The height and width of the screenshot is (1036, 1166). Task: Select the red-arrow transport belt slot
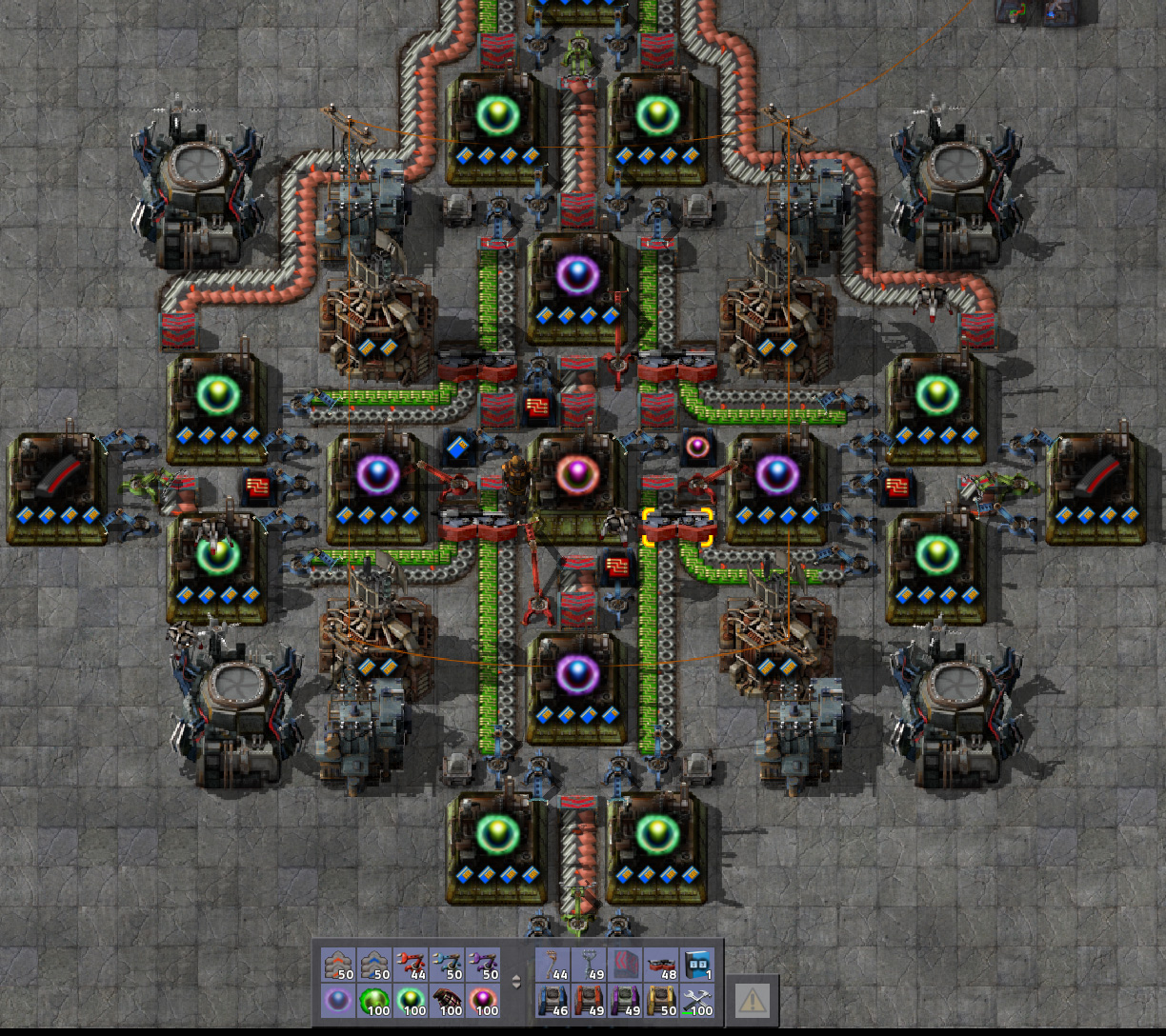pyautogui.click(x=336, y=966)
